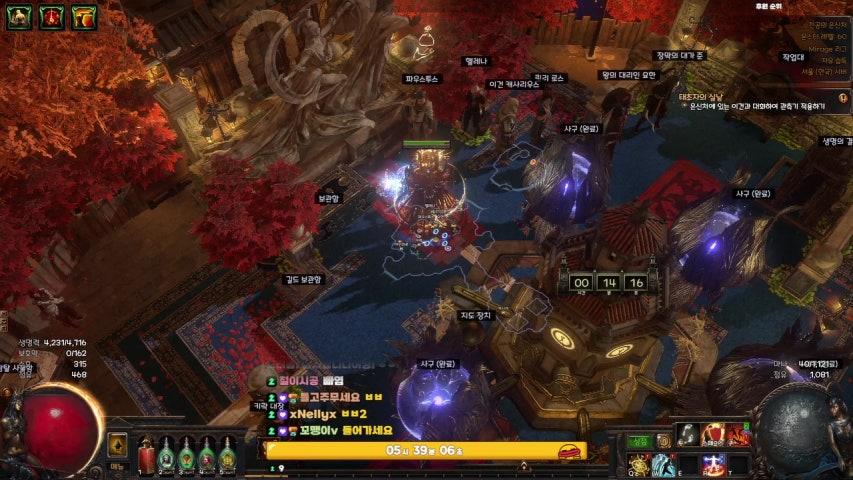Activate the blue glowing figure skill on R
The height and width of the screenshot is (480, 853).
pos(713,463)
